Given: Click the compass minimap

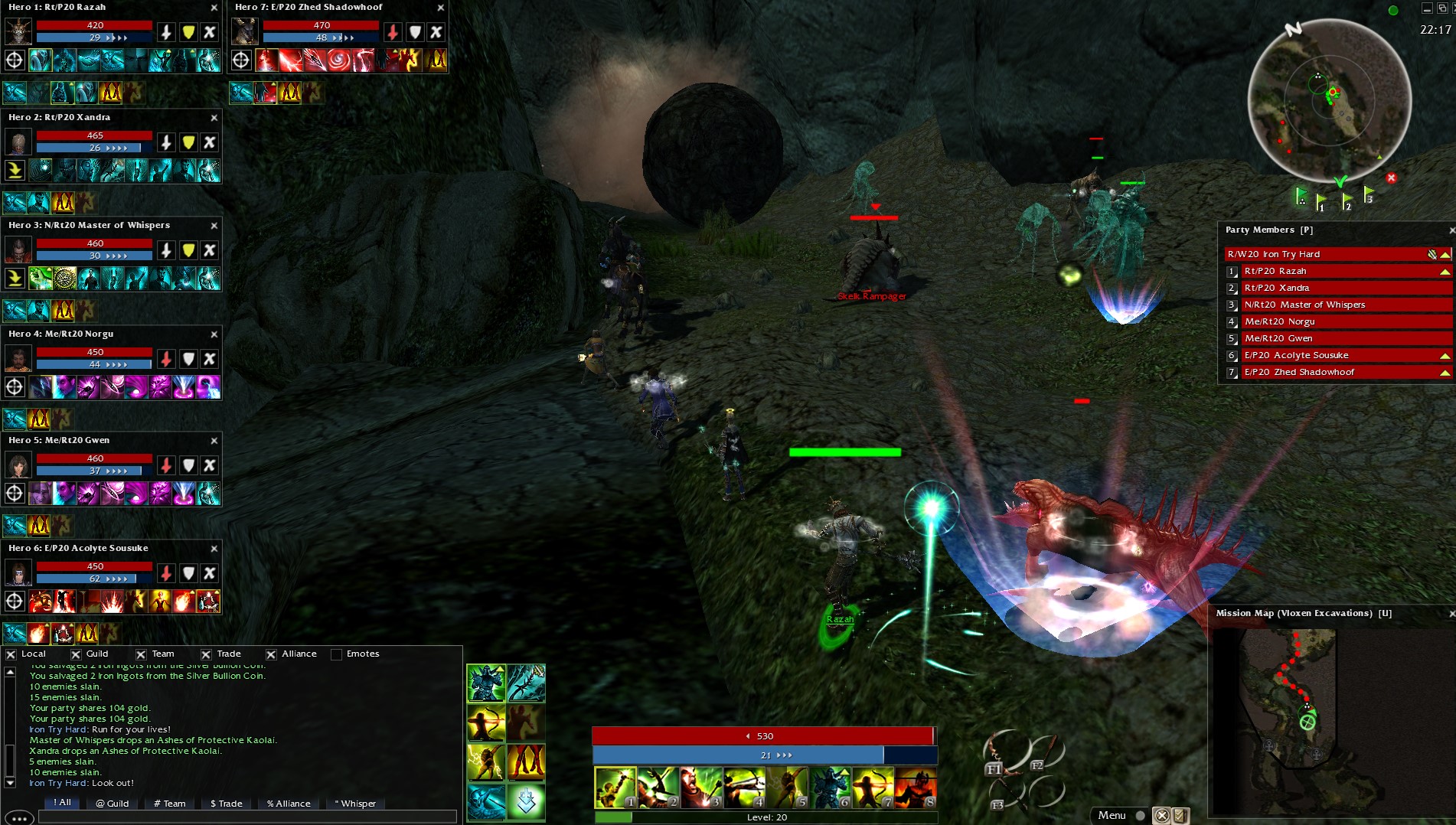Looking at the screenshot, I should coord(1330,101).
